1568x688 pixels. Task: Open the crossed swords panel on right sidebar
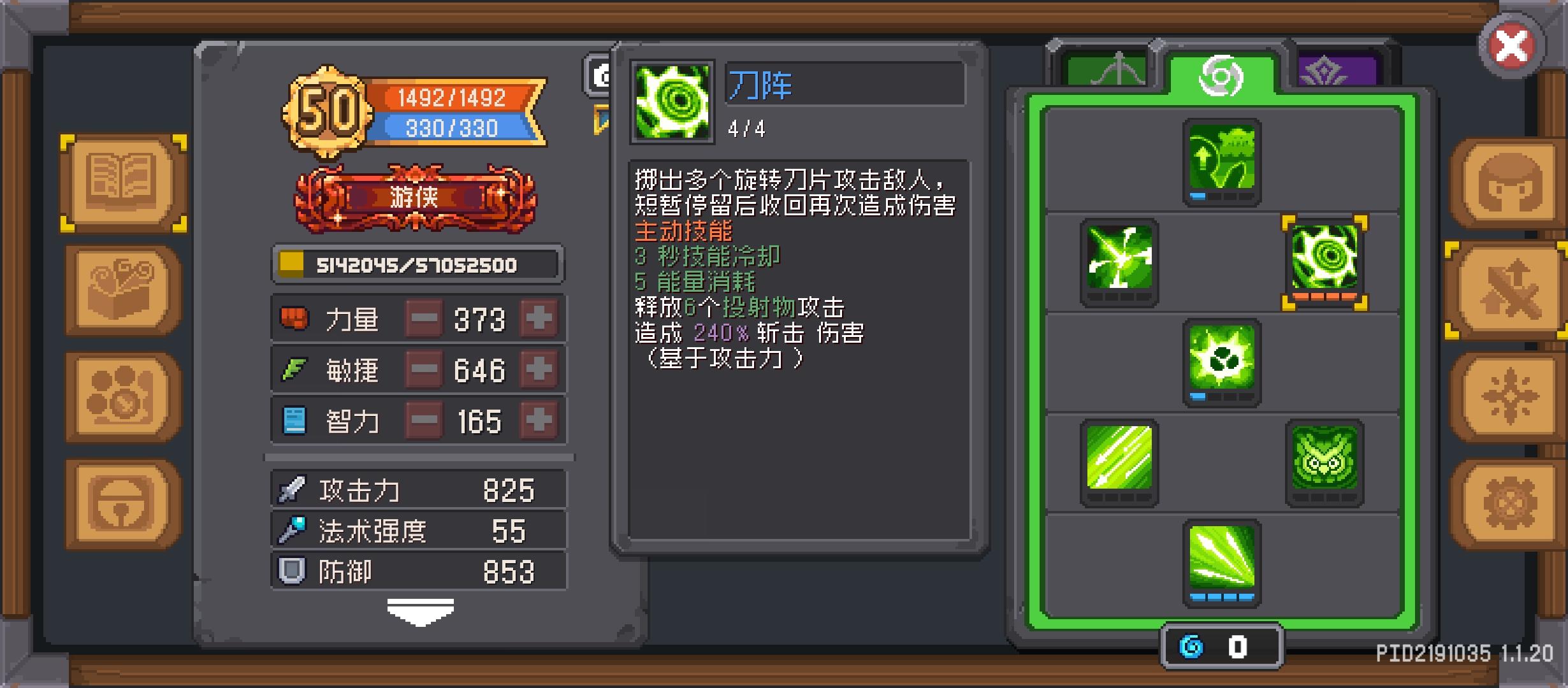click(x=1507, y=290)
